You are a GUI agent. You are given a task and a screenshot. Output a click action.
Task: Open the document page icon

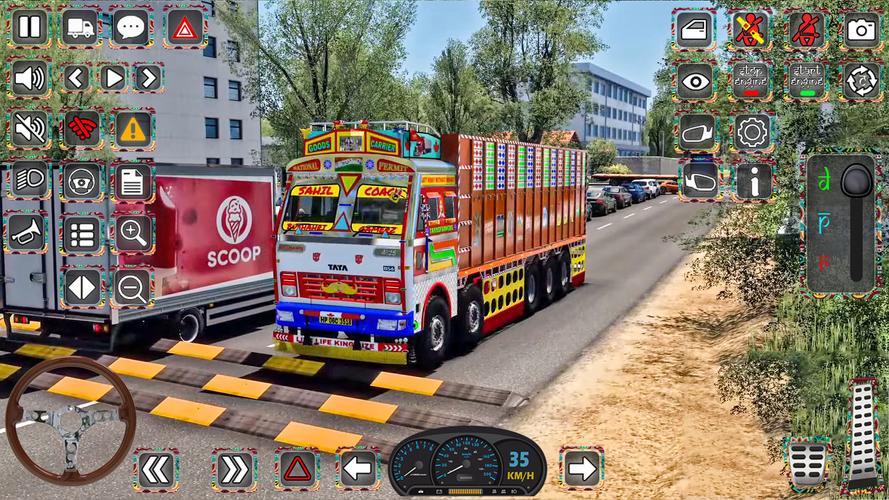(x=132, y=180)
